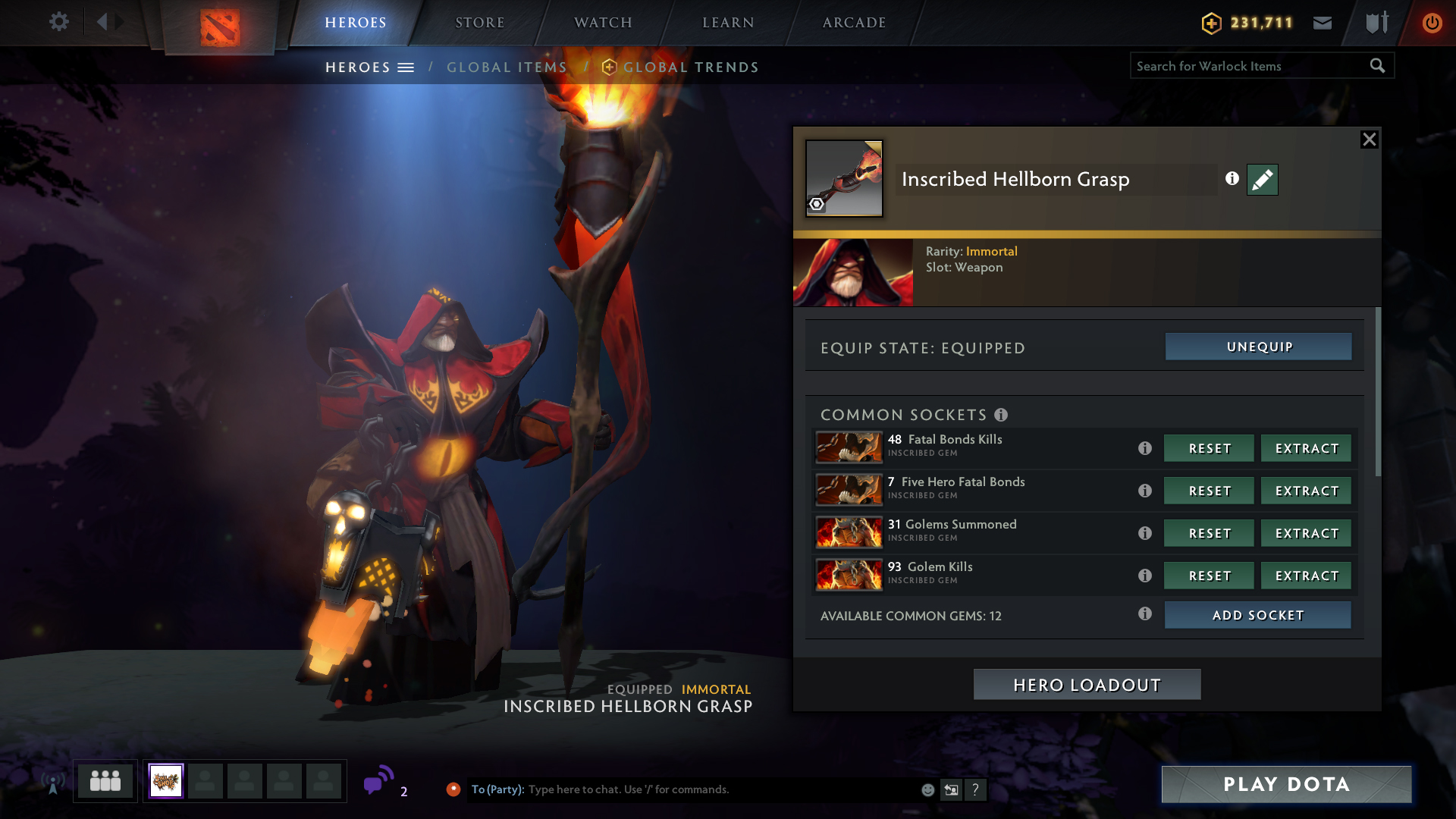This screenshot has height=819, width=1456.
Task: Open the settings gear menu
Action: tap(59, 22)
